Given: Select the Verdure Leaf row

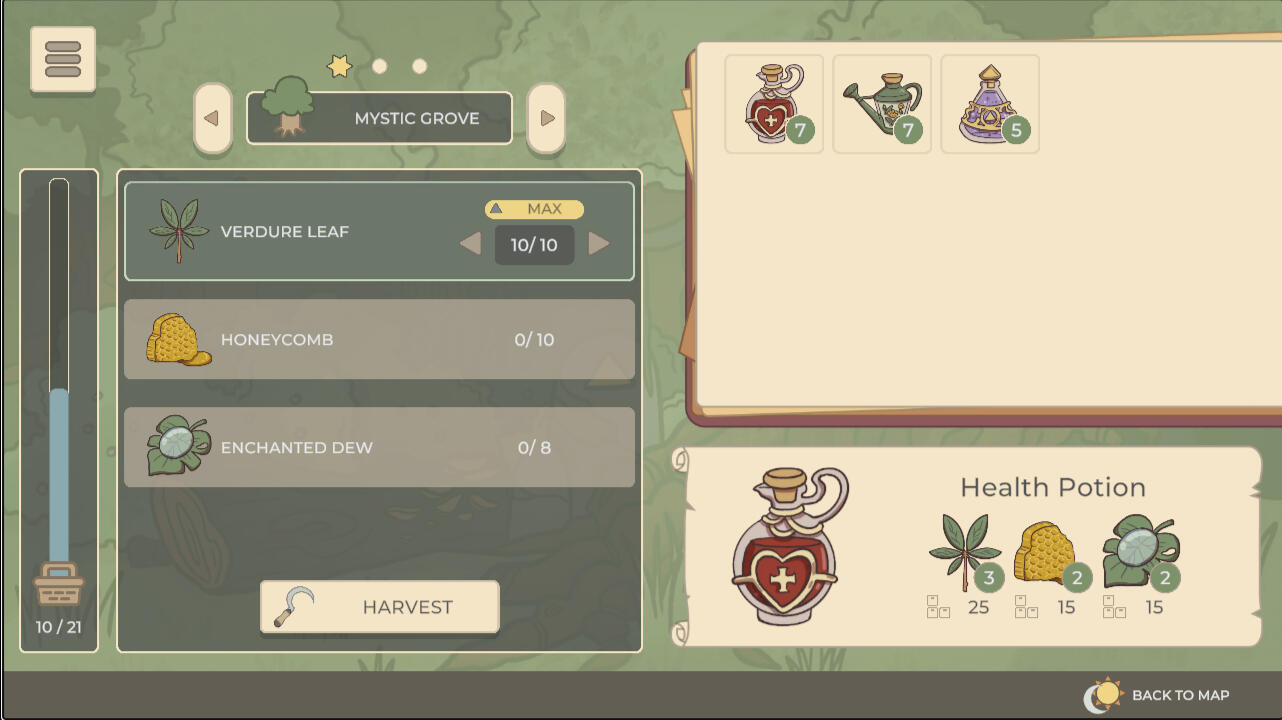Looking at the screenshot, I should [x=300, y=231].
